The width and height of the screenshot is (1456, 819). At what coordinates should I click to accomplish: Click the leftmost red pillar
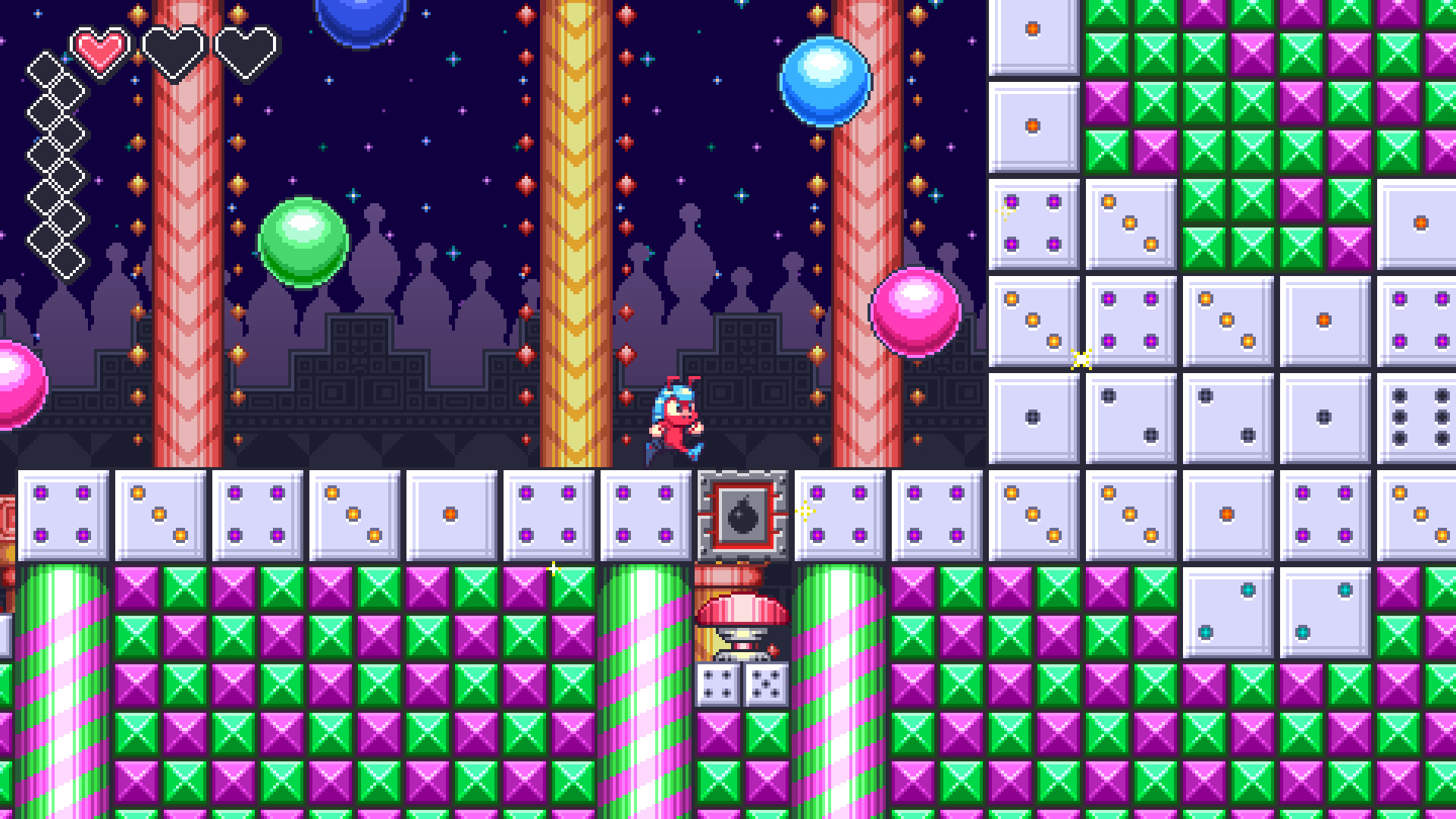(x=182, y=227)
